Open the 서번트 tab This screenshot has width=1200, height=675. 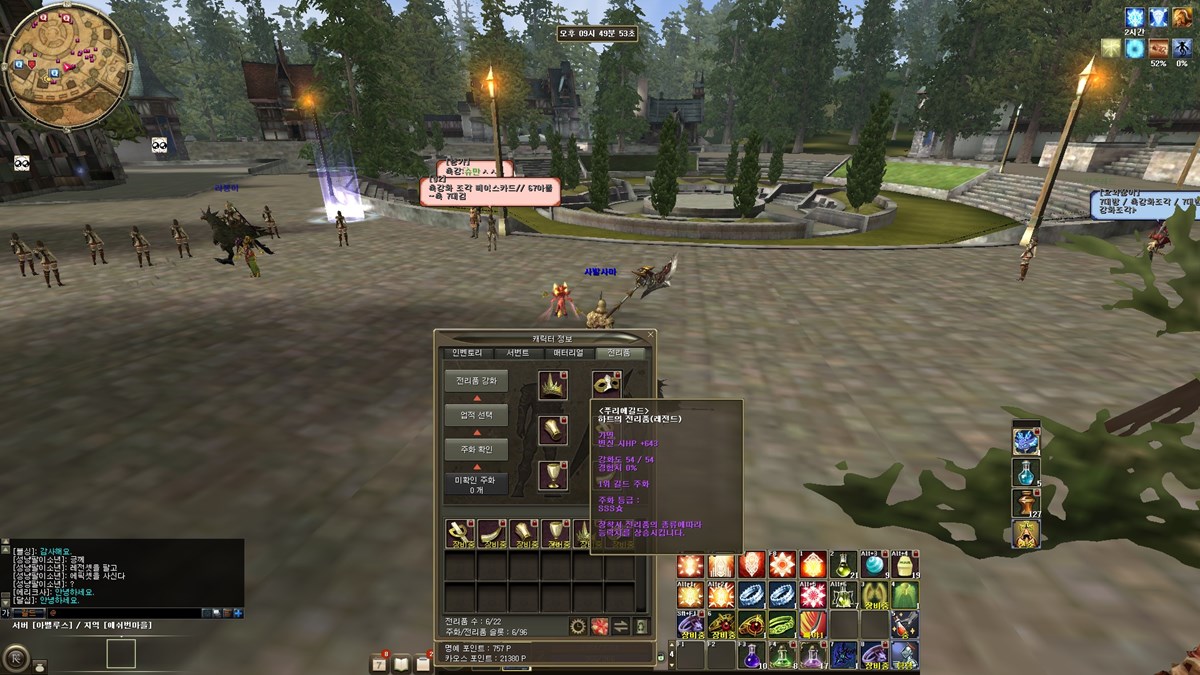[517, 353]
